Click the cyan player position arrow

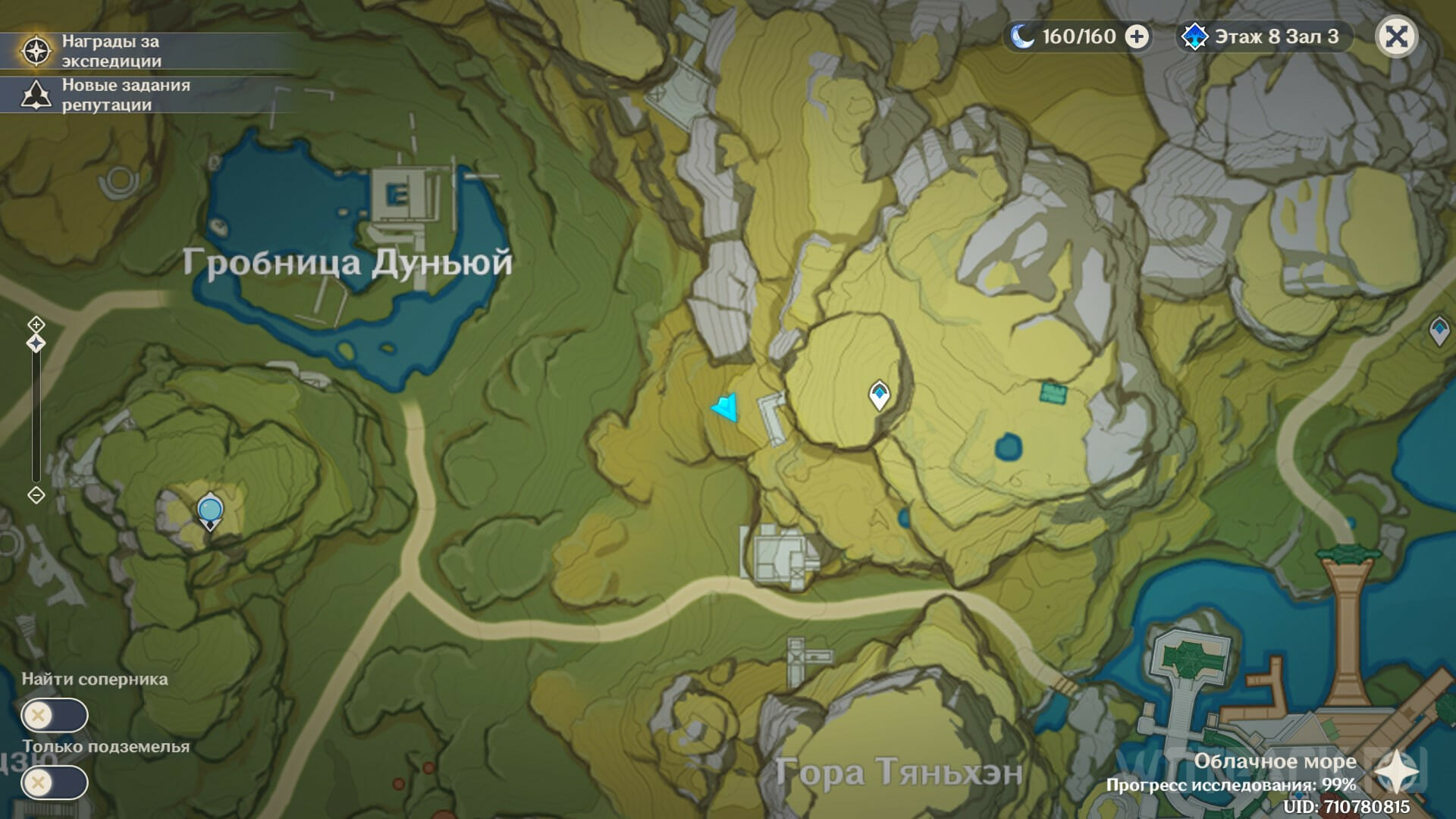726,407
